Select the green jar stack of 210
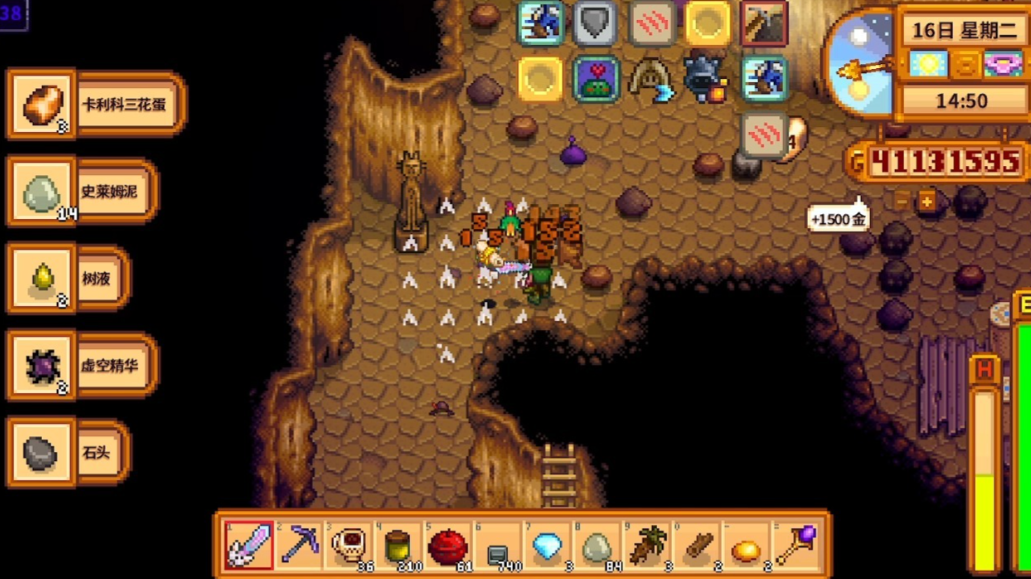 point(398,545)
